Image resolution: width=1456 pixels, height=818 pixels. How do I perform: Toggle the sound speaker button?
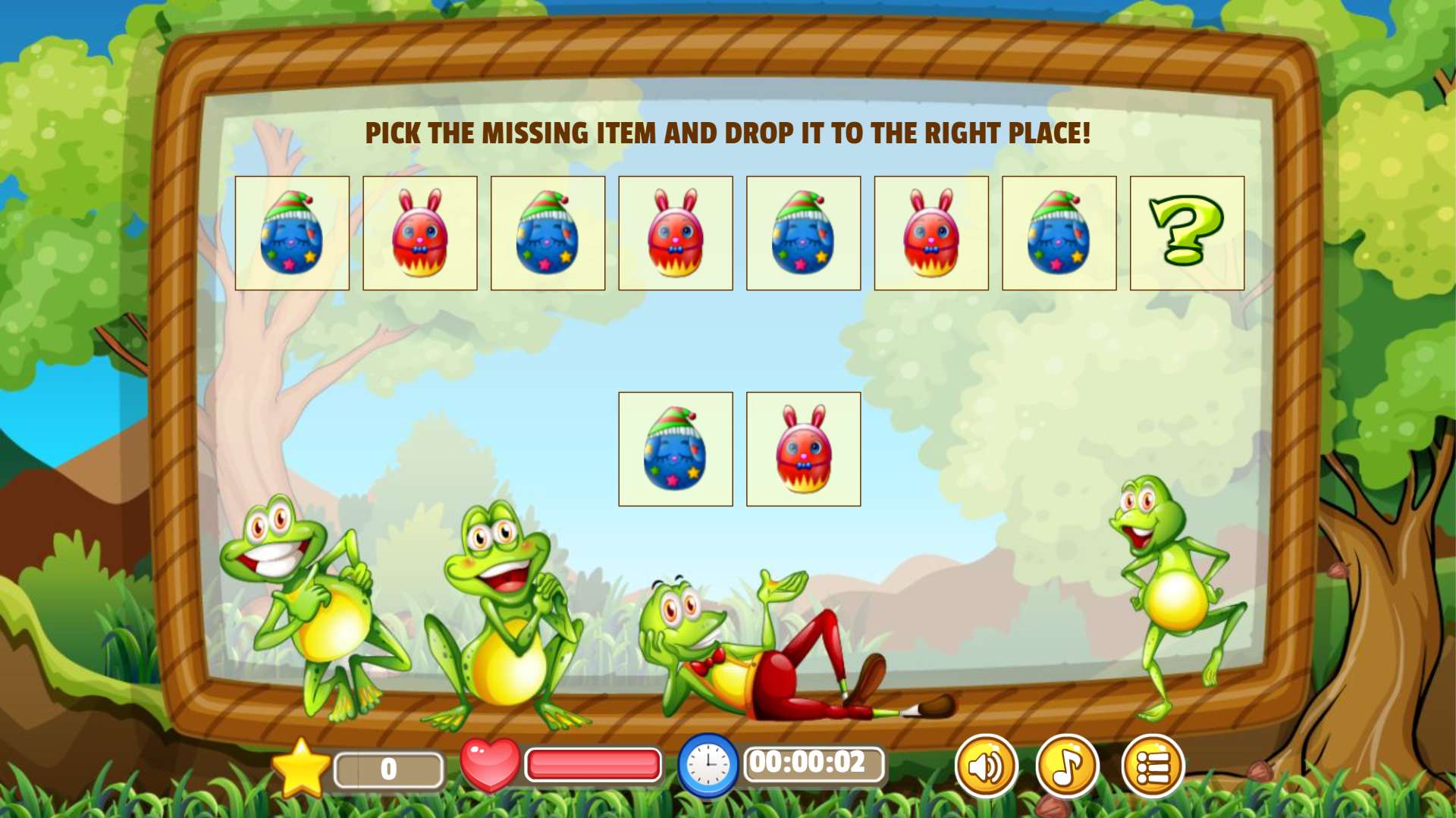[x=985, y=766]
